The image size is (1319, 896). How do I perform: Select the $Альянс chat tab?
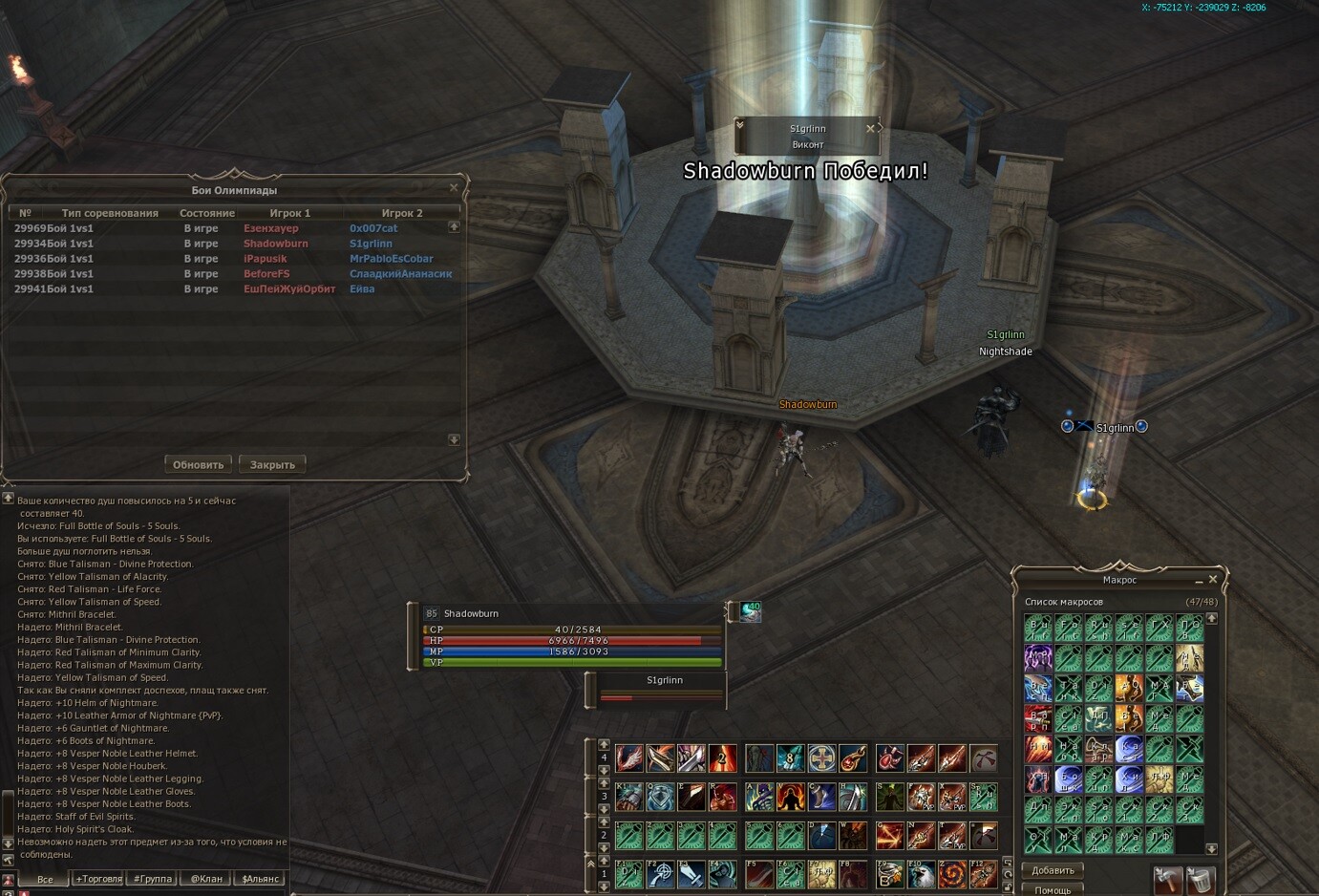(x=260, y=879)
